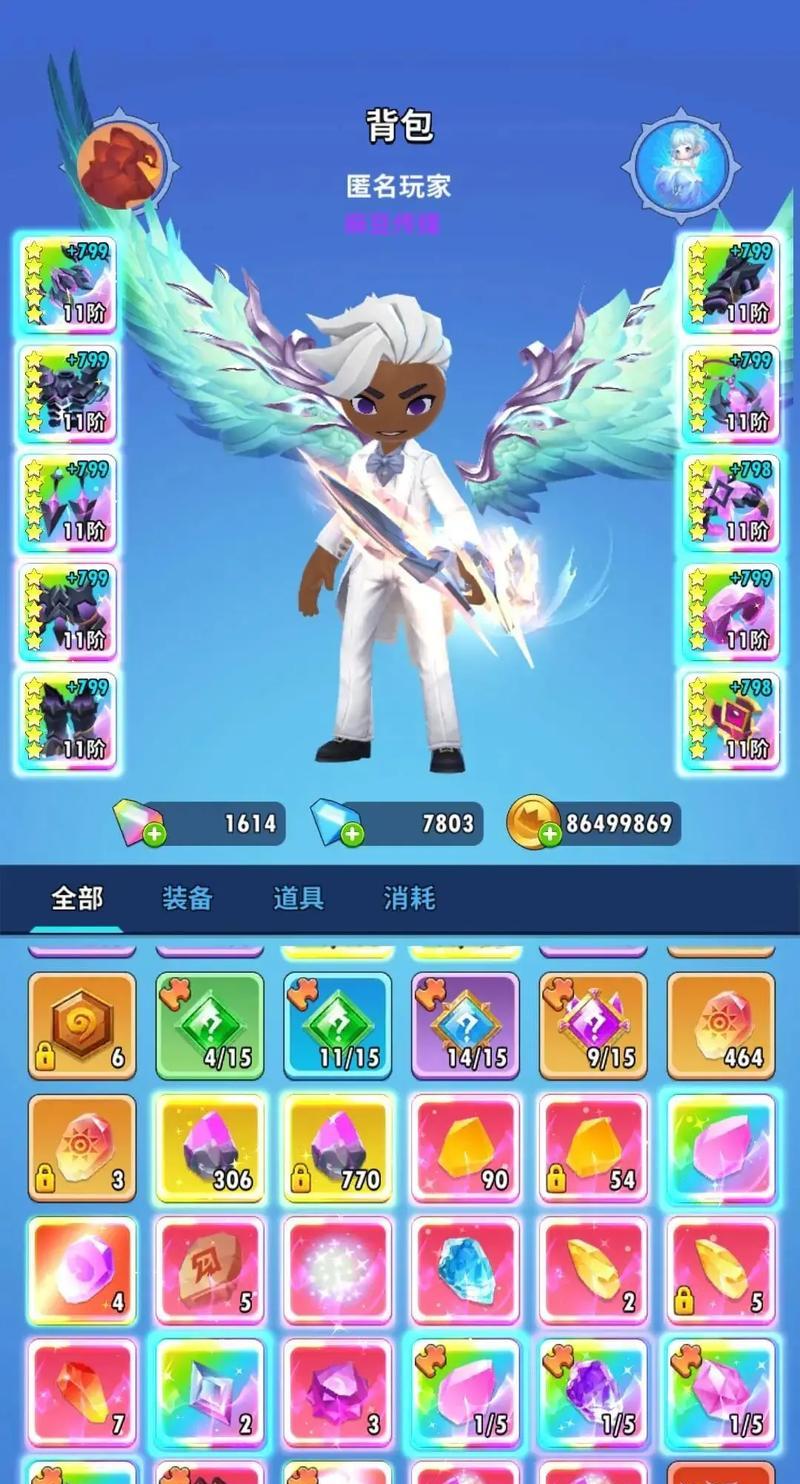Show the 消耗 tab

[409, 898]
